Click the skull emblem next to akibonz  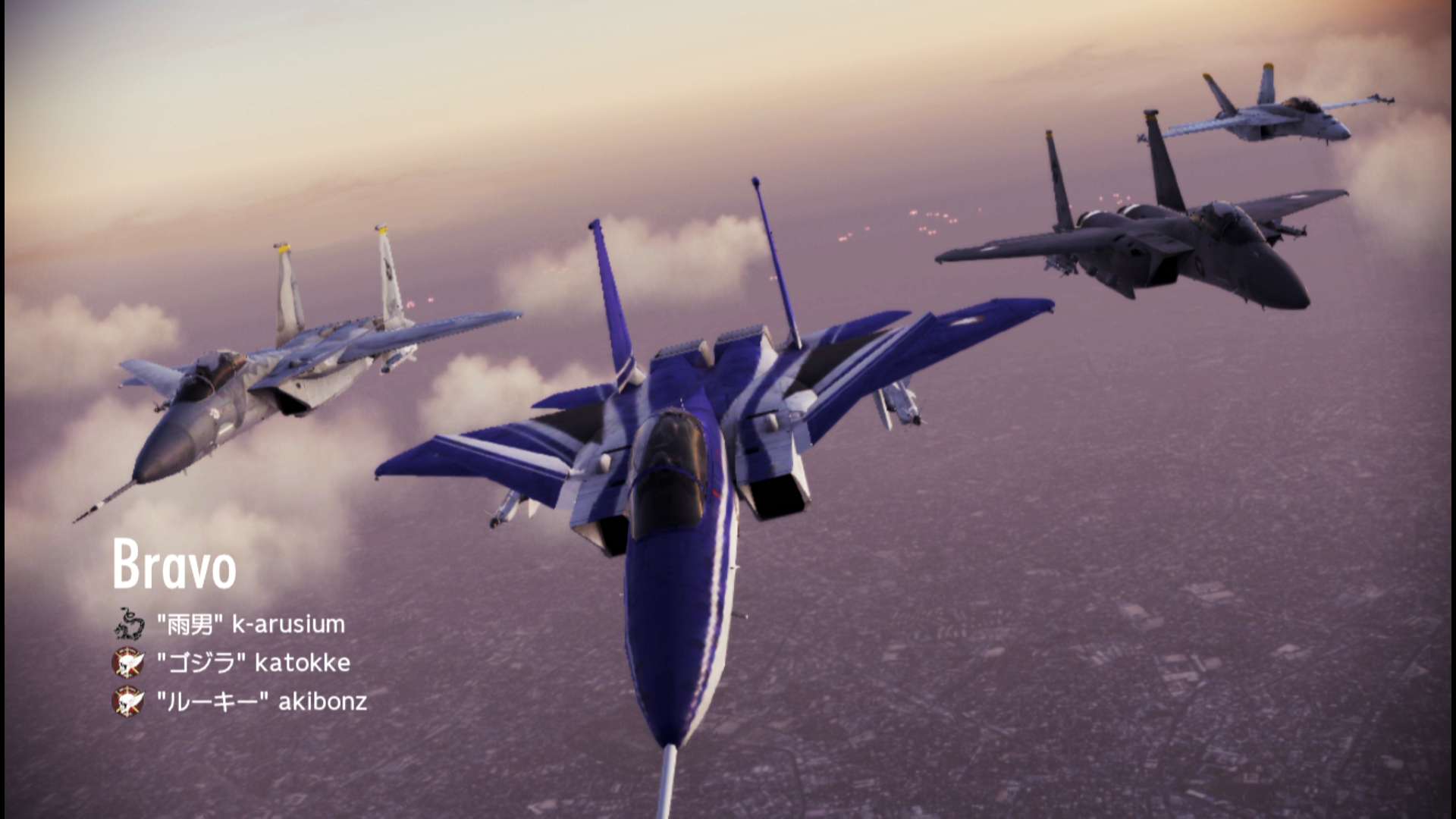(x=128, y=701)
